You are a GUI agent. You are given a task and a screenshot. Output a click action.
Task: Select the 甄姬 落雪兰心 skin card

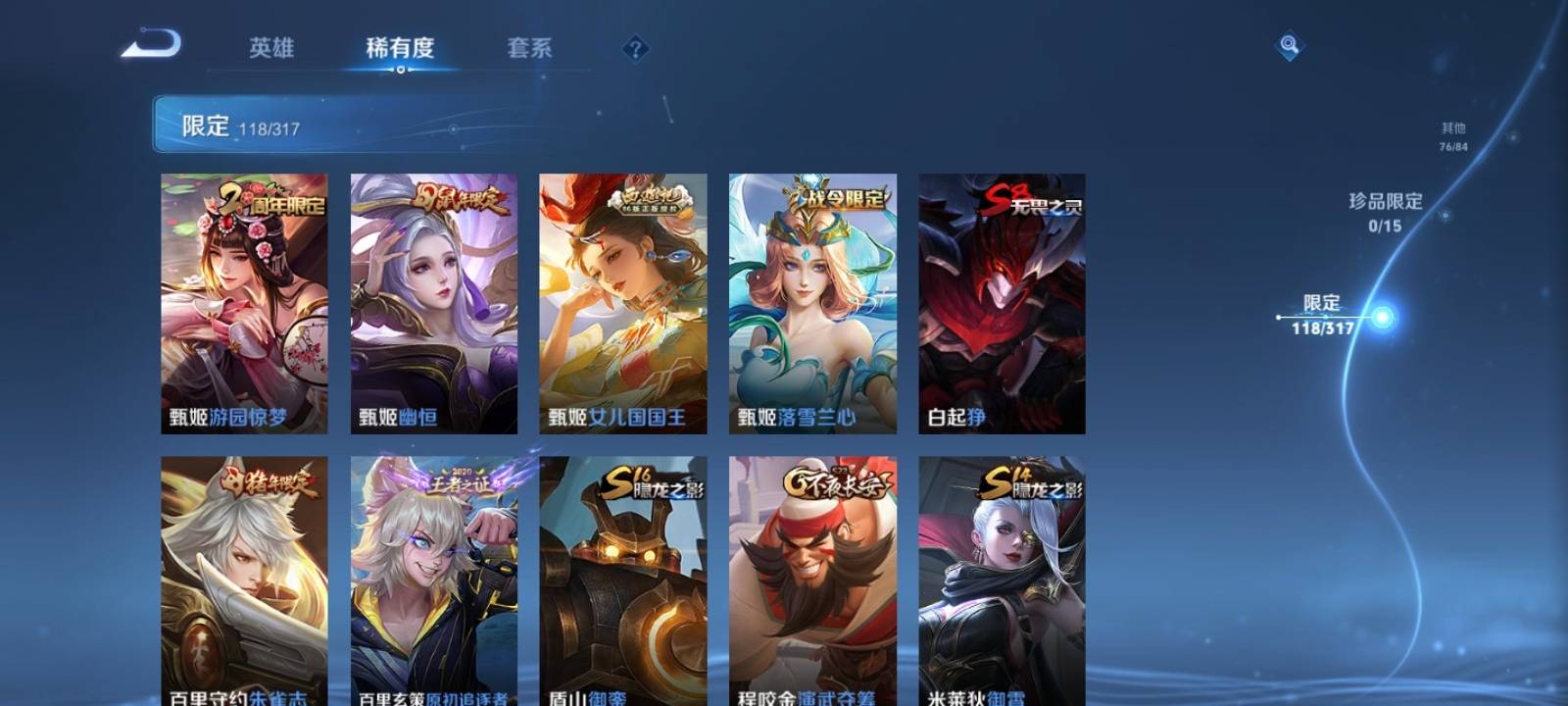point(812,303)
